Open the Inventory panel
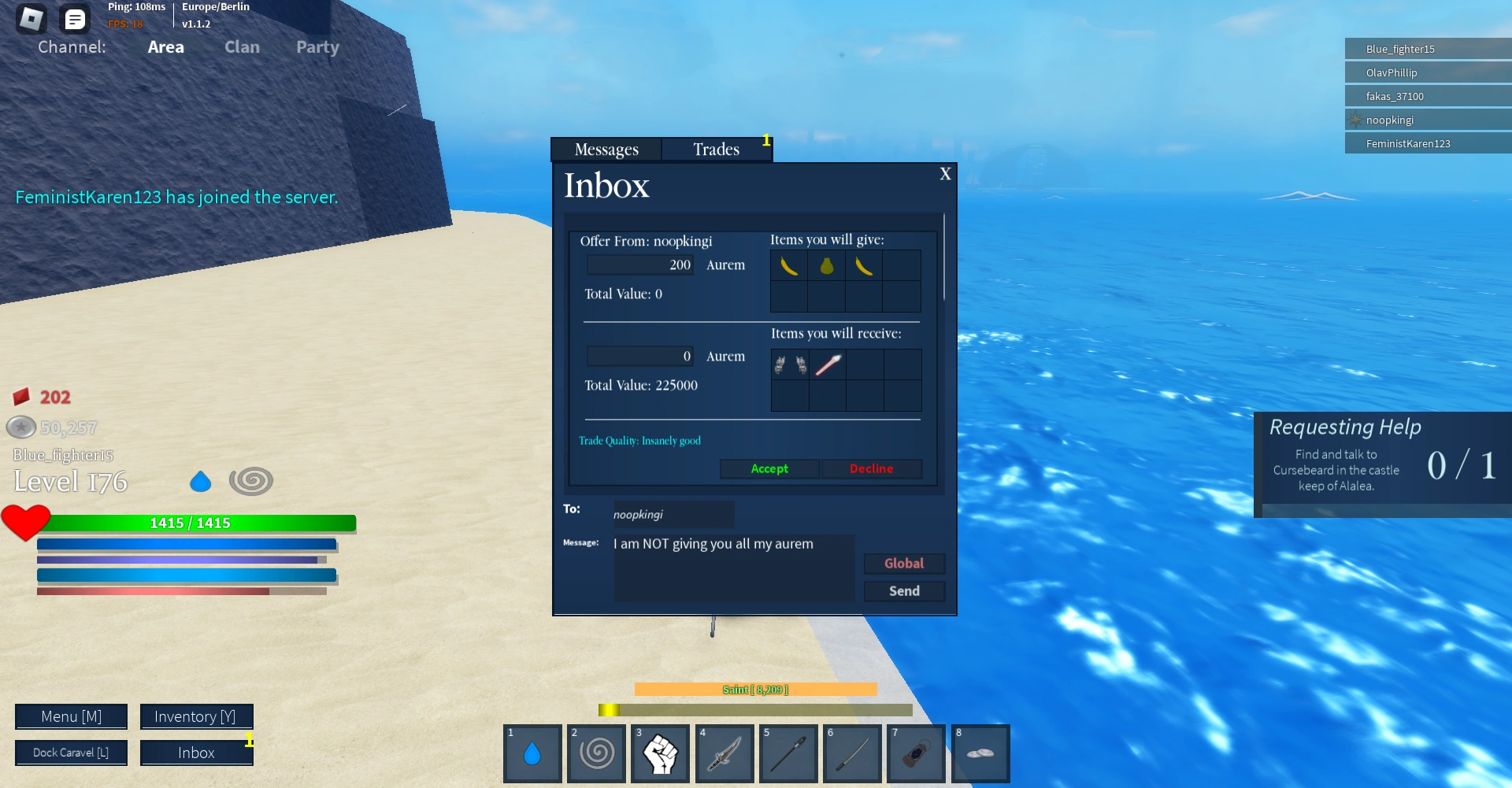1512x788 pixels. coord(195,716)
